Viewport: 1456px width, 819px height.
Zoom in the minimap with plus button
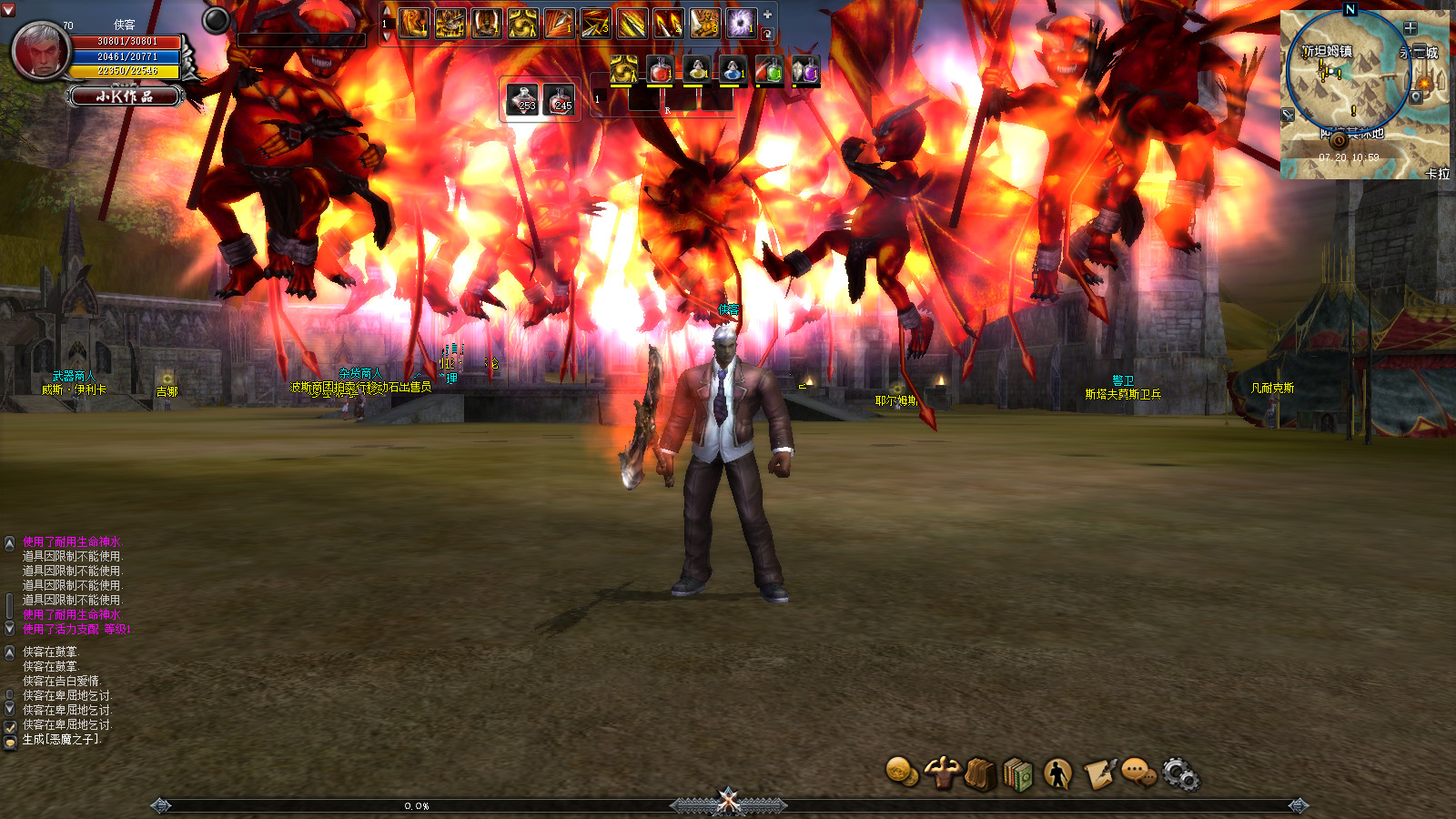pos(1410,28)
